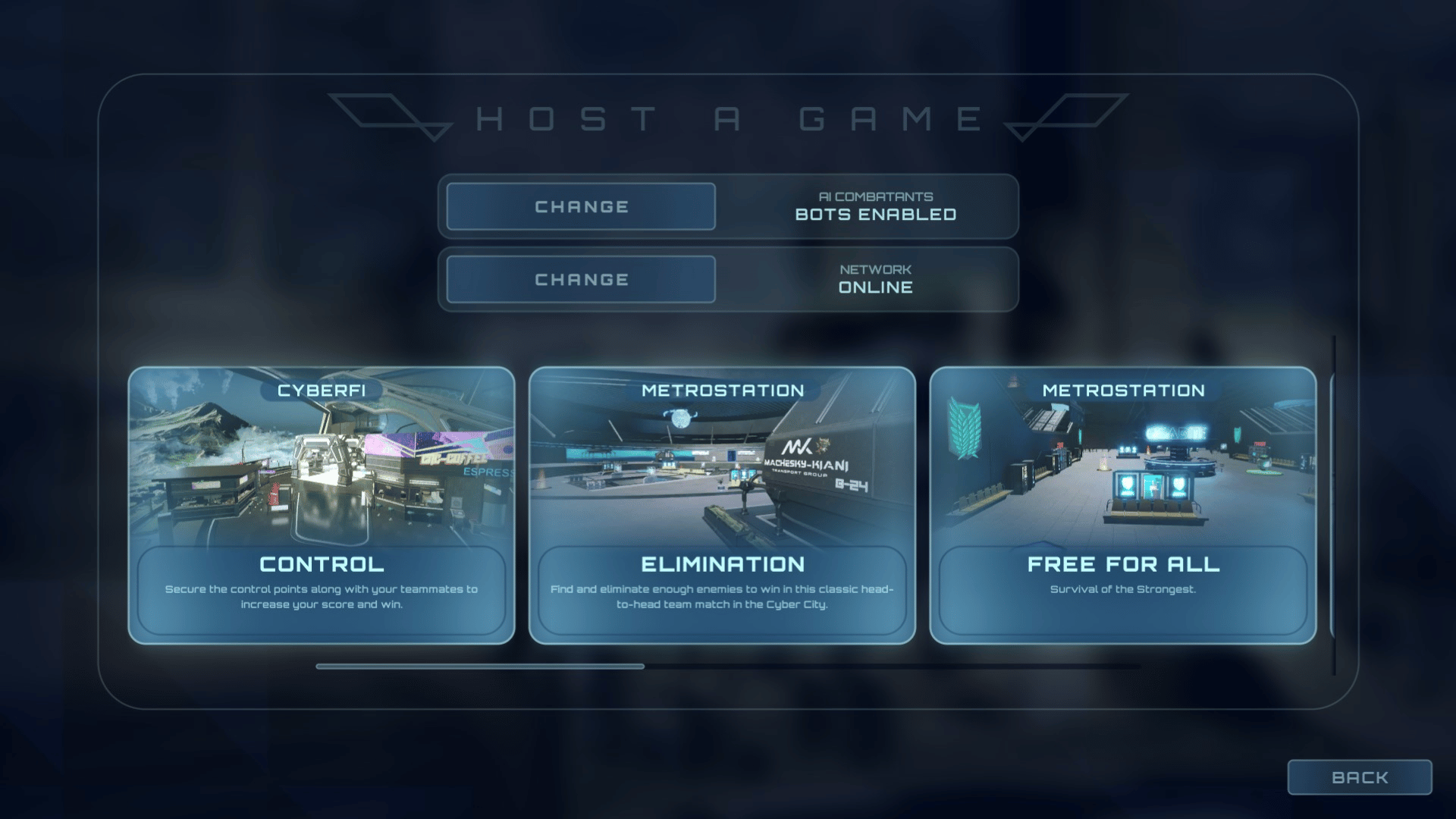Toggle AI Combatants via its CHANGE button

click(582, 206)
